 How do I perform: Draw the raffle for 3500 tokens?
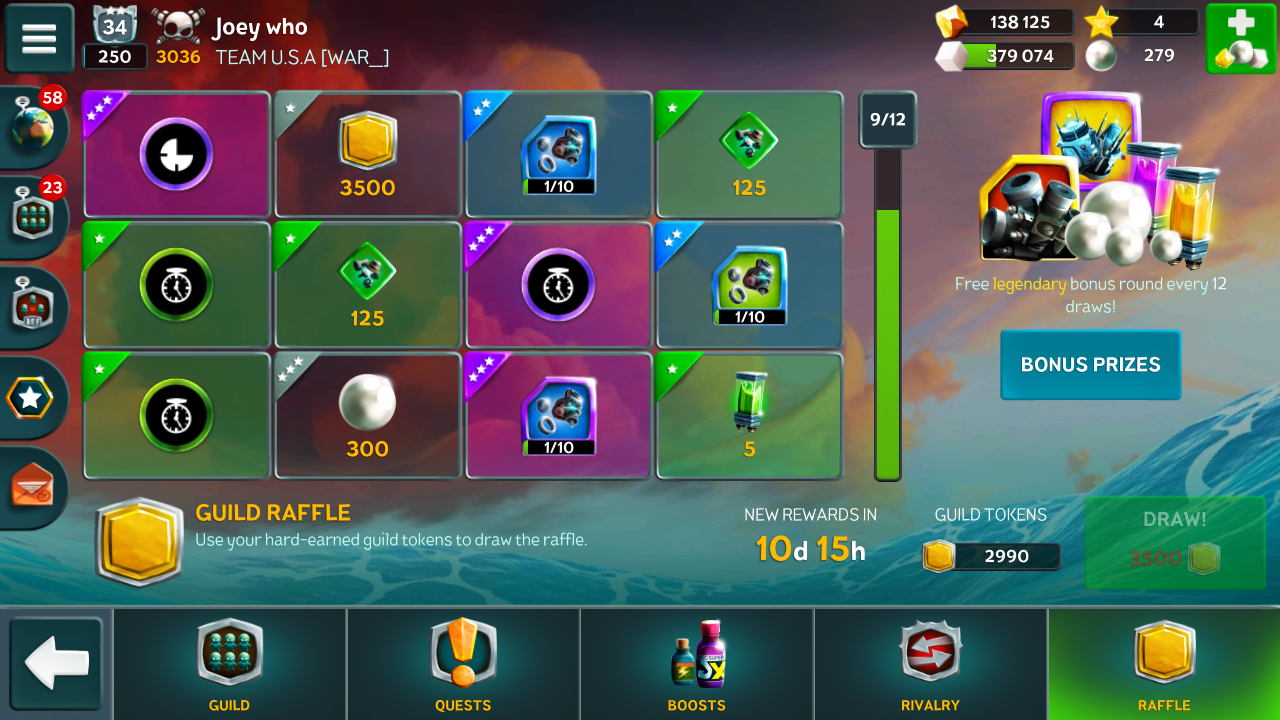[1174, 543]
